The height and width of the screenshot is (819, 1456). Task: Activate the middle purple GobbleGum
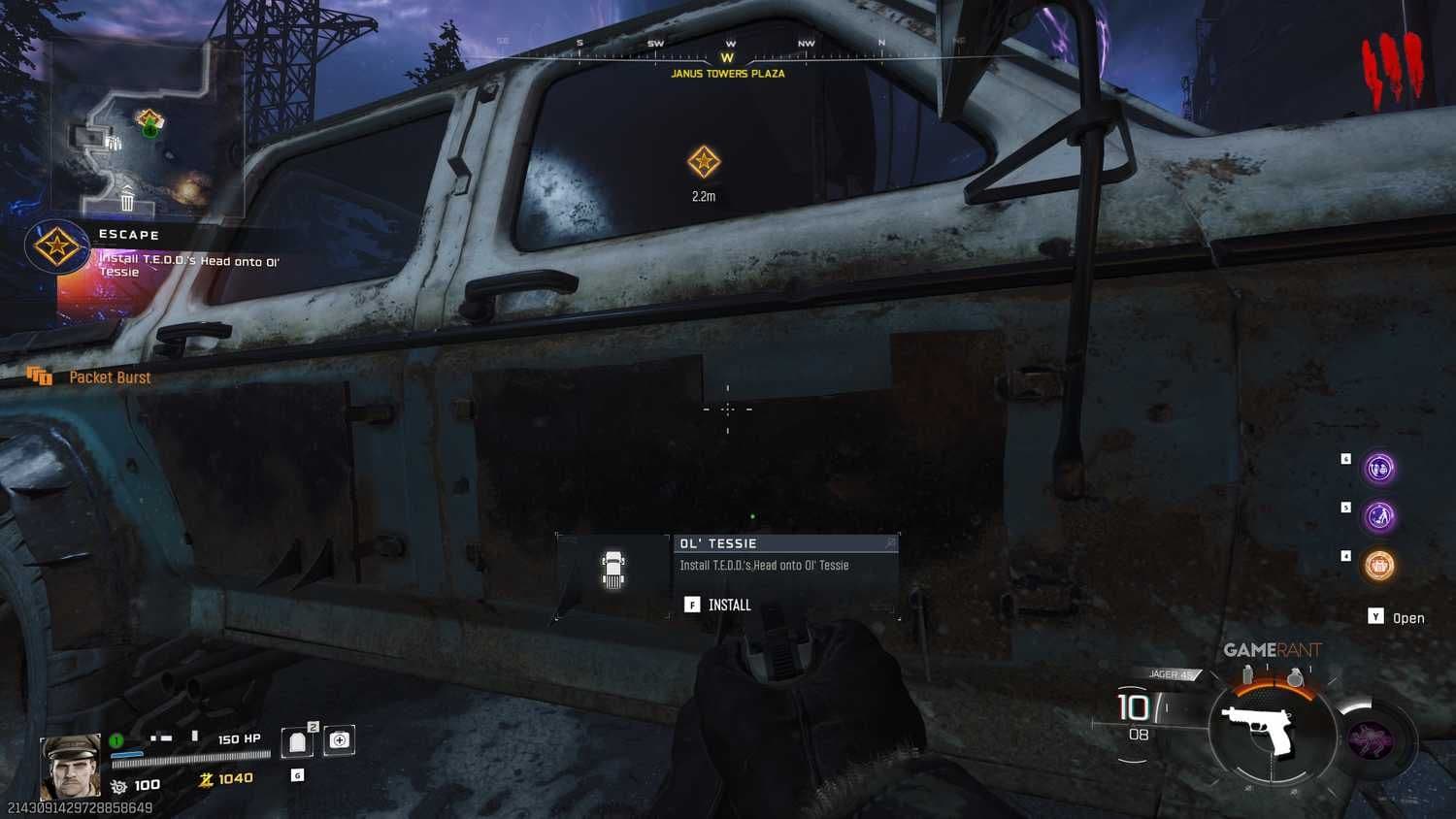[1379, 516]
